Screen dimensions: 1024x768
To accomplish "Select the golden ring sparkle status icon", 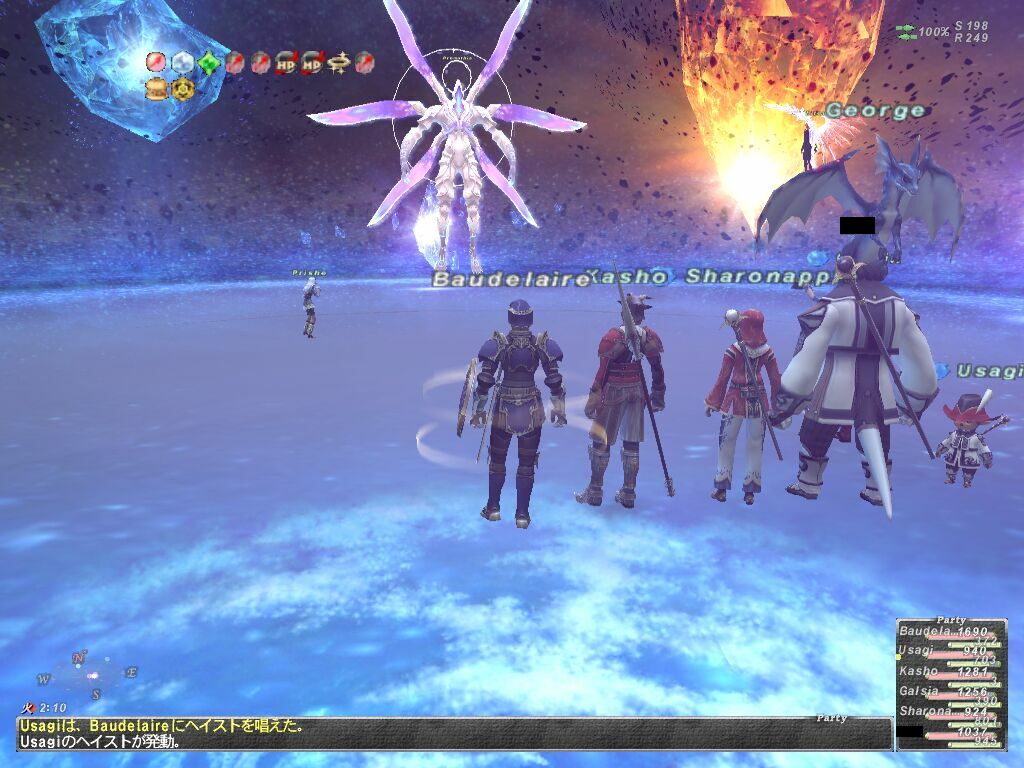I will coord(338,63).
